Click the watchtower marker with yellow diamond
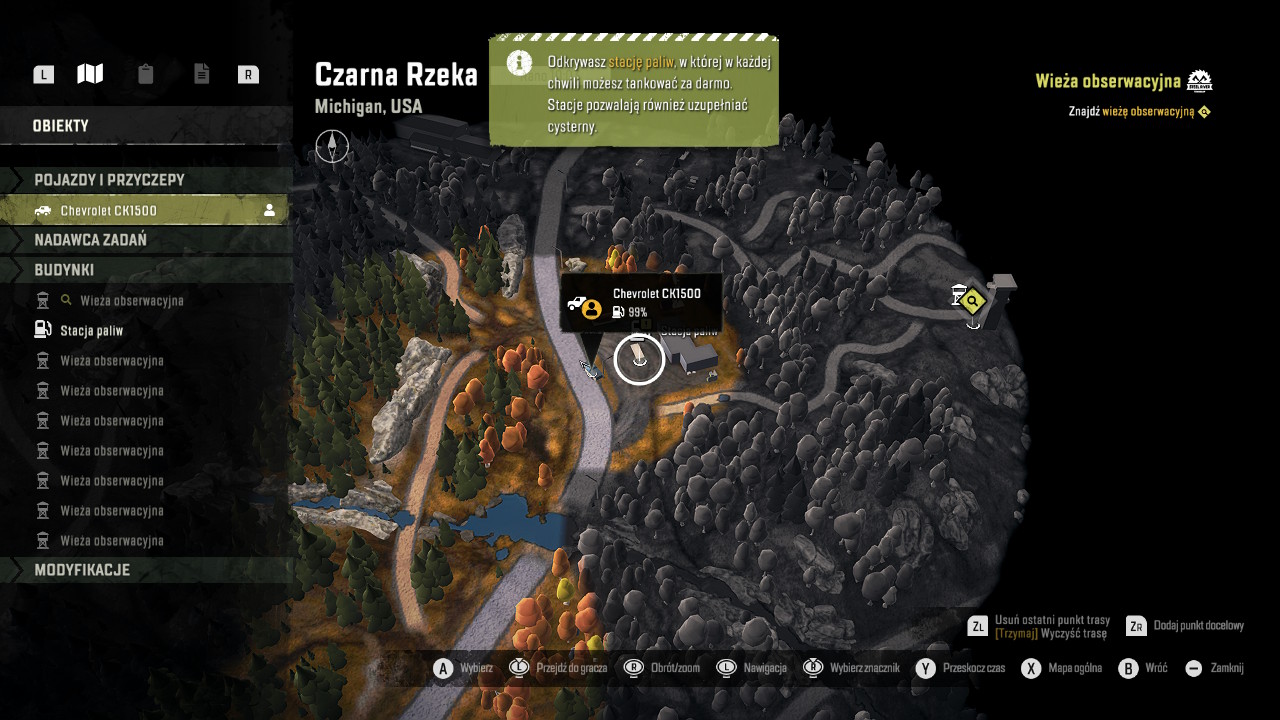The width and height of the screenshot is (1280, 720). [x=970, y=300]
